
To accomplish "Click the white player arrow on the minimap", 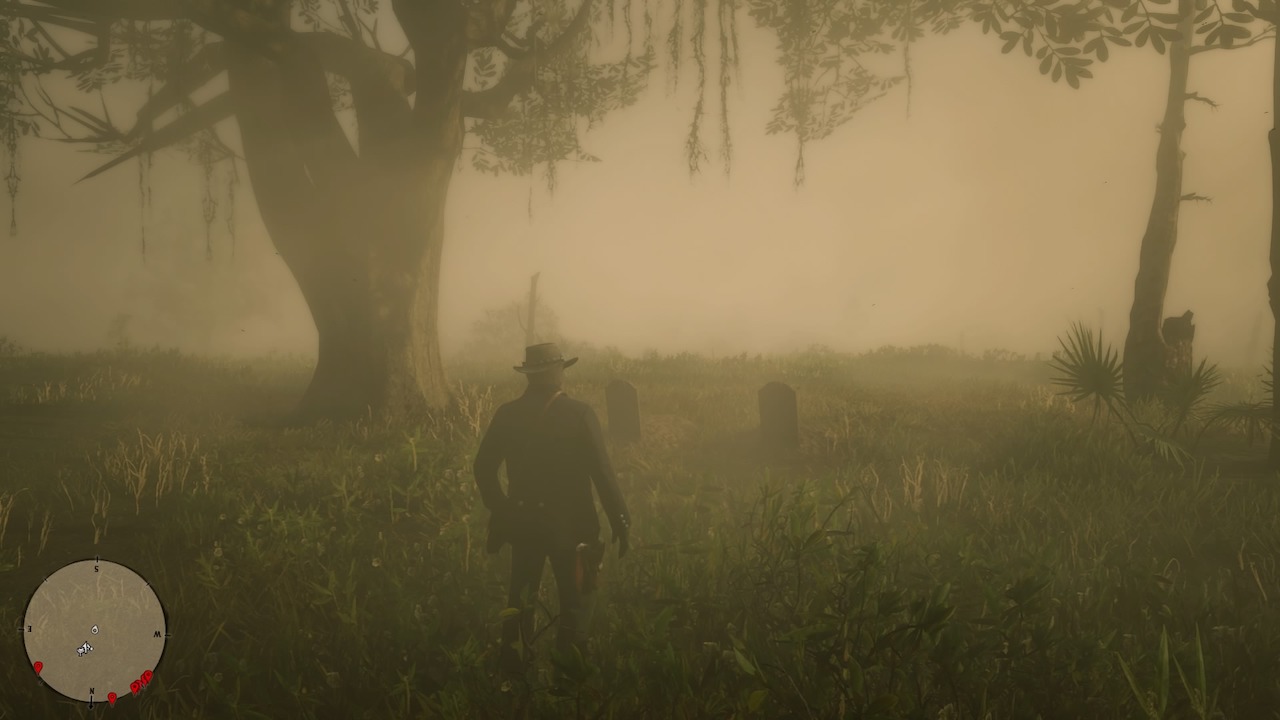I will [x=84, y=647].
